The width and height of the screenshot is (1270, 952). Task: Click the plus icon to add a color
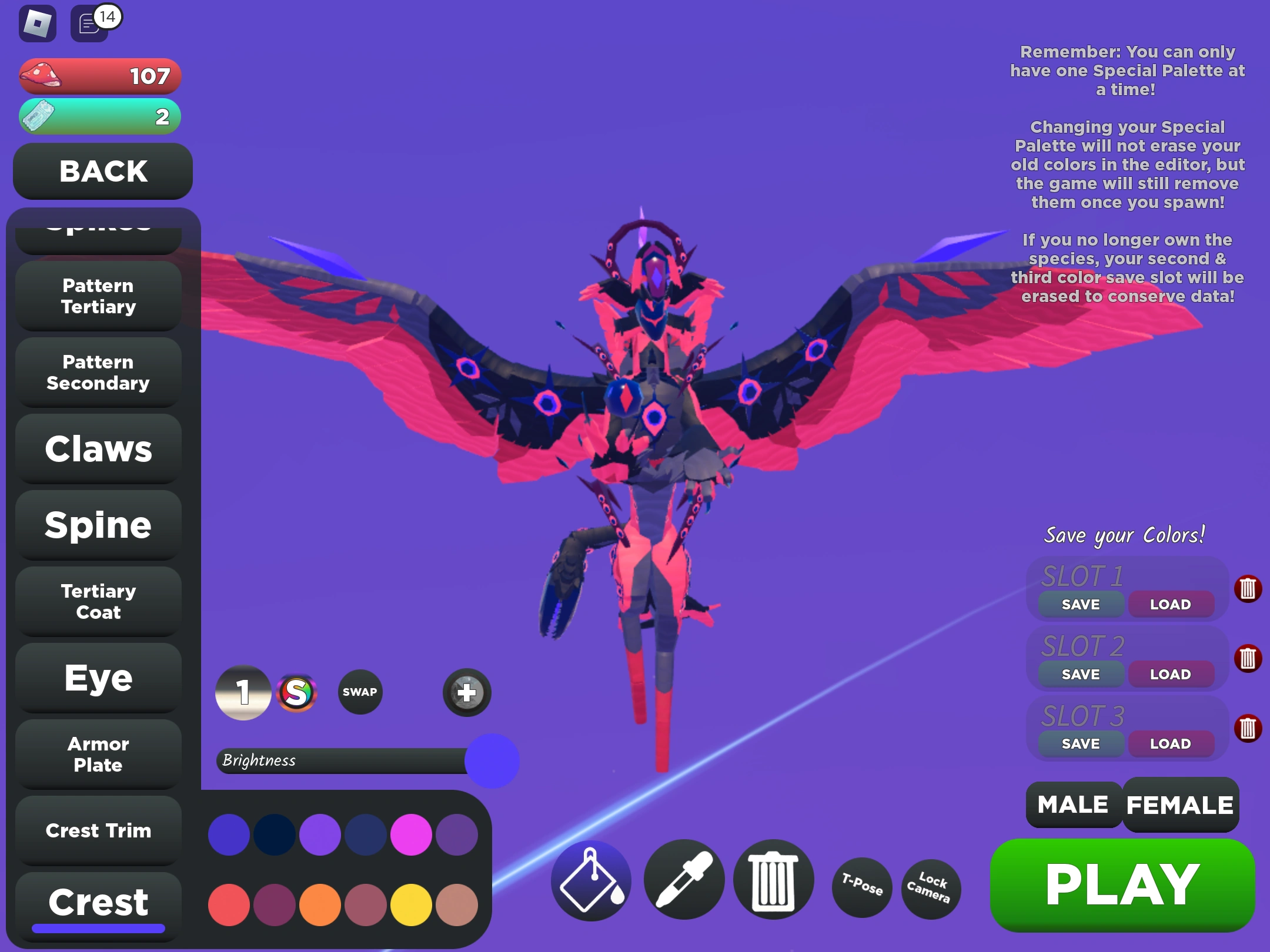coord(466,693)
